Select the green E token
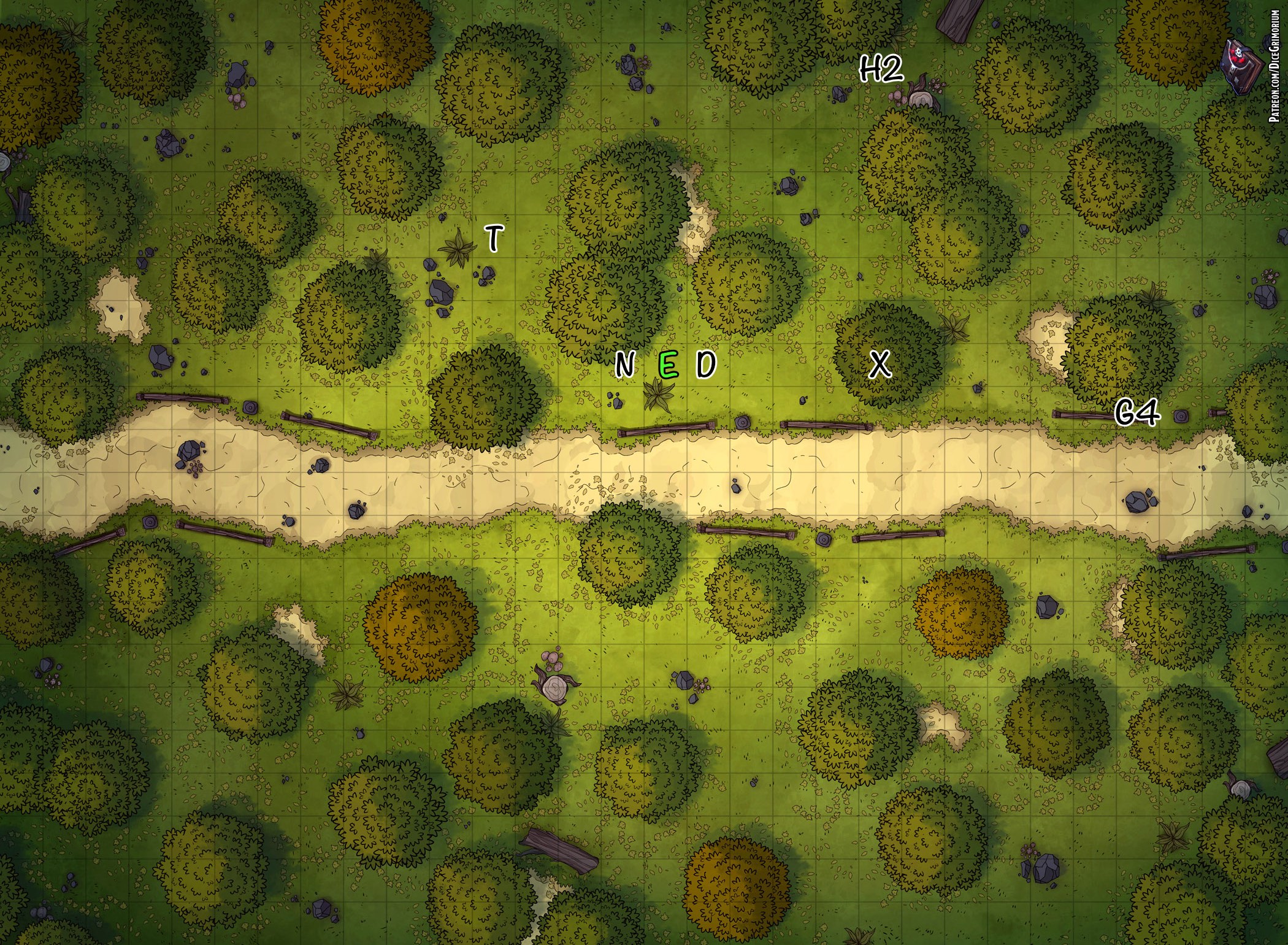This screenshot has width=1288, height=945. click(x=667, y=365)
